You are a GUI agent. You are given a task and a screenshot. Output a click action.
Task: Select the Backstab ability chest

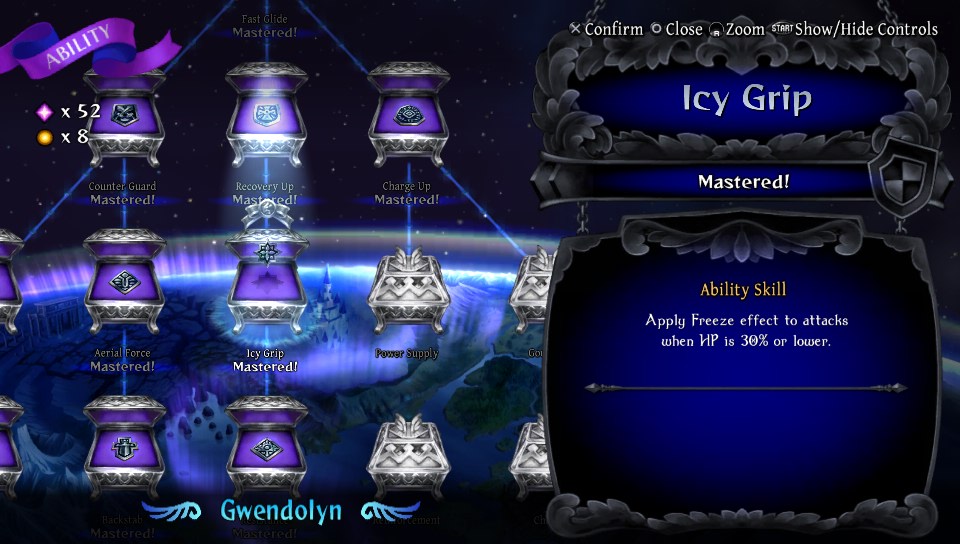(x=123, y=447)
